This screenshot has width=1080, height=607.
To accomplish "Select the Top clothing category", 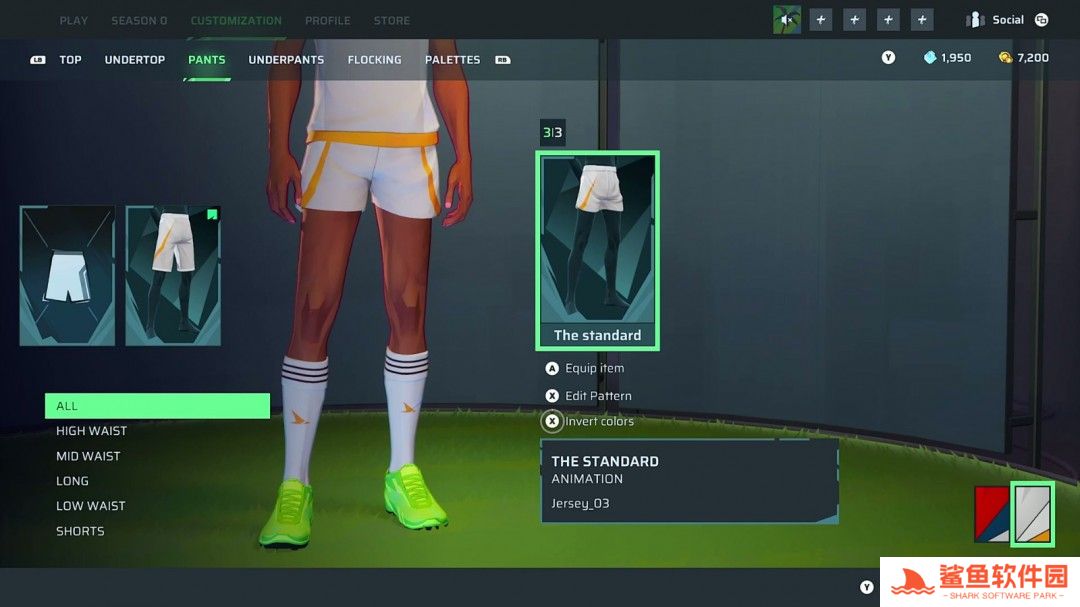I will (x=70, y=60).
